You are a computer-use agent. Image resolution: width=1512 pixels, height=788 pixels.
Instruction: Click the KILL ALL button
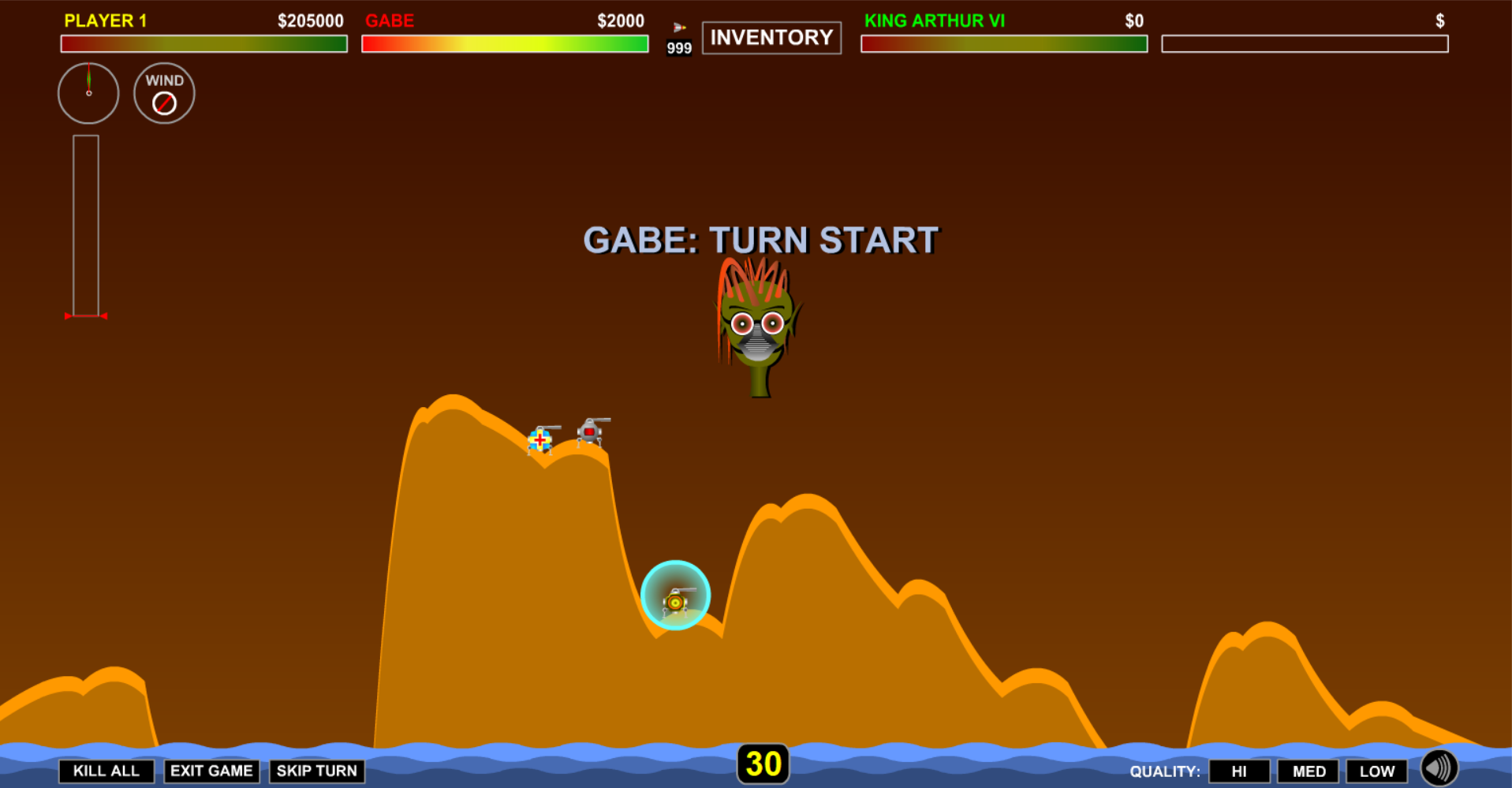(x=106, y=771)
